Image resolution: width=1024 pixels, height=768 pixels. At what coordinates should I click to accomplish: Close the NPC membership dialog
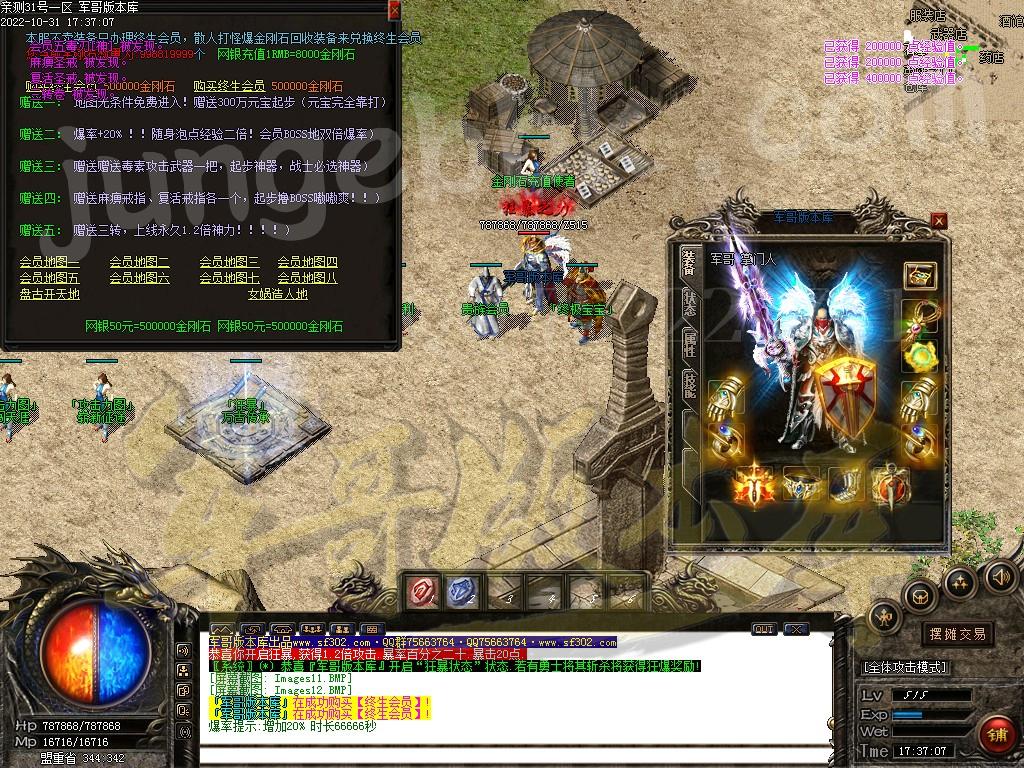click(x=394, y=10)
